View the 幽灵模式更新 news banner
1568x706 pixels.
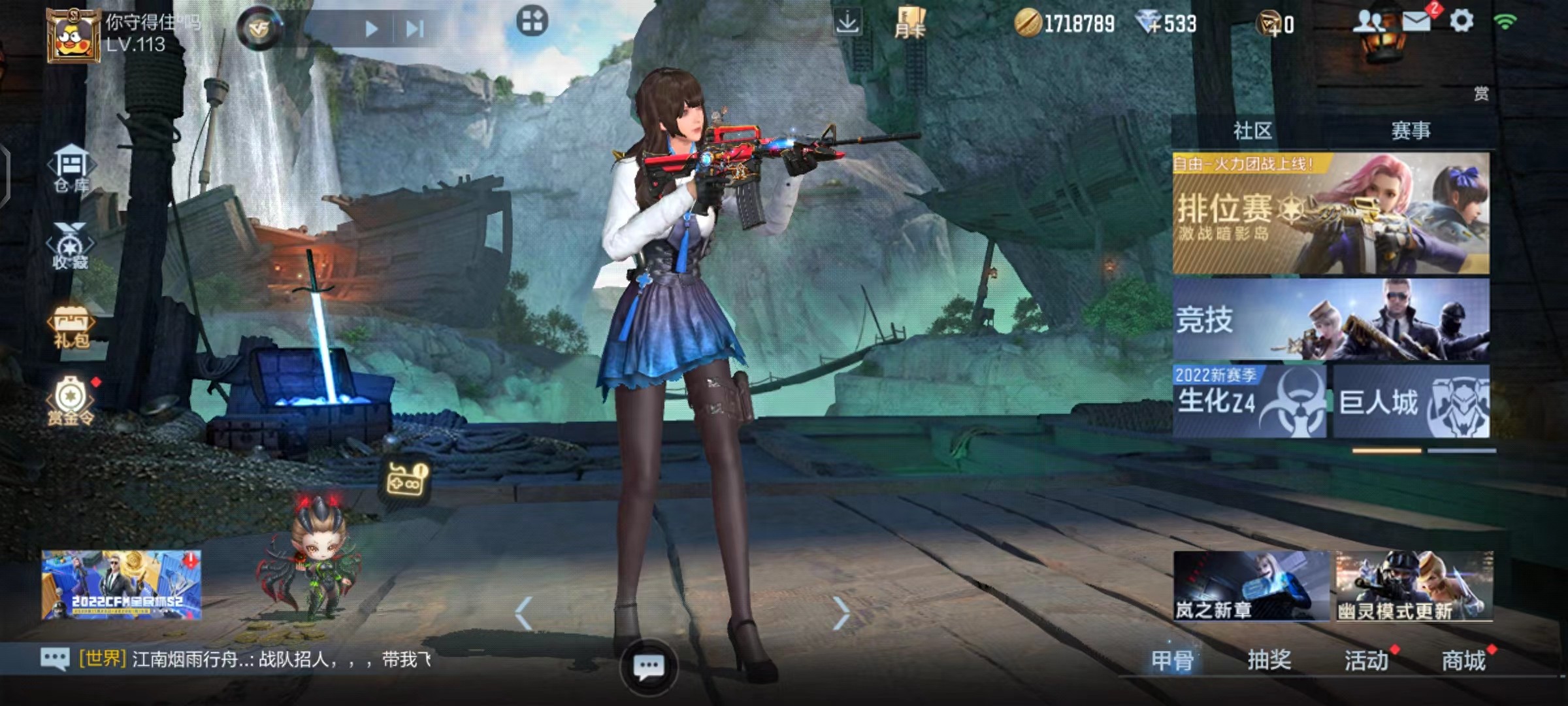[1414, 586]
